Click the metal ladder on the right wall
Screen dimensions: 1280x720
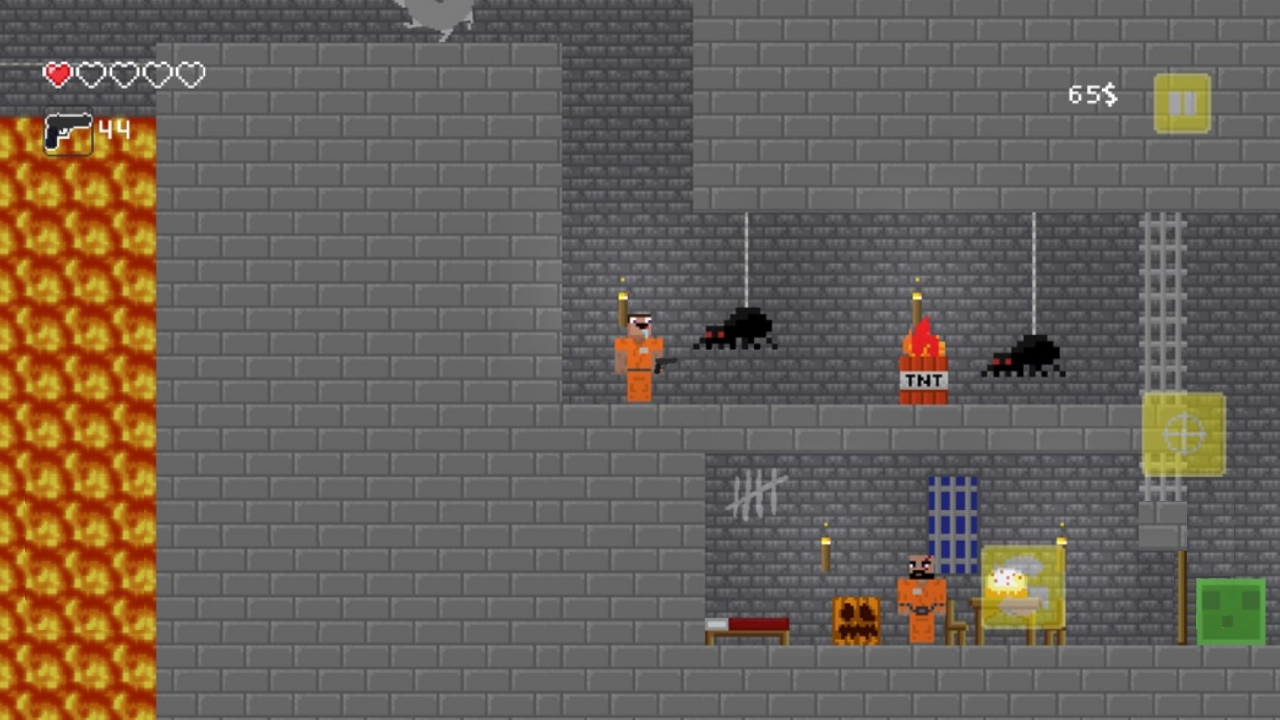tap(1163, 300)
